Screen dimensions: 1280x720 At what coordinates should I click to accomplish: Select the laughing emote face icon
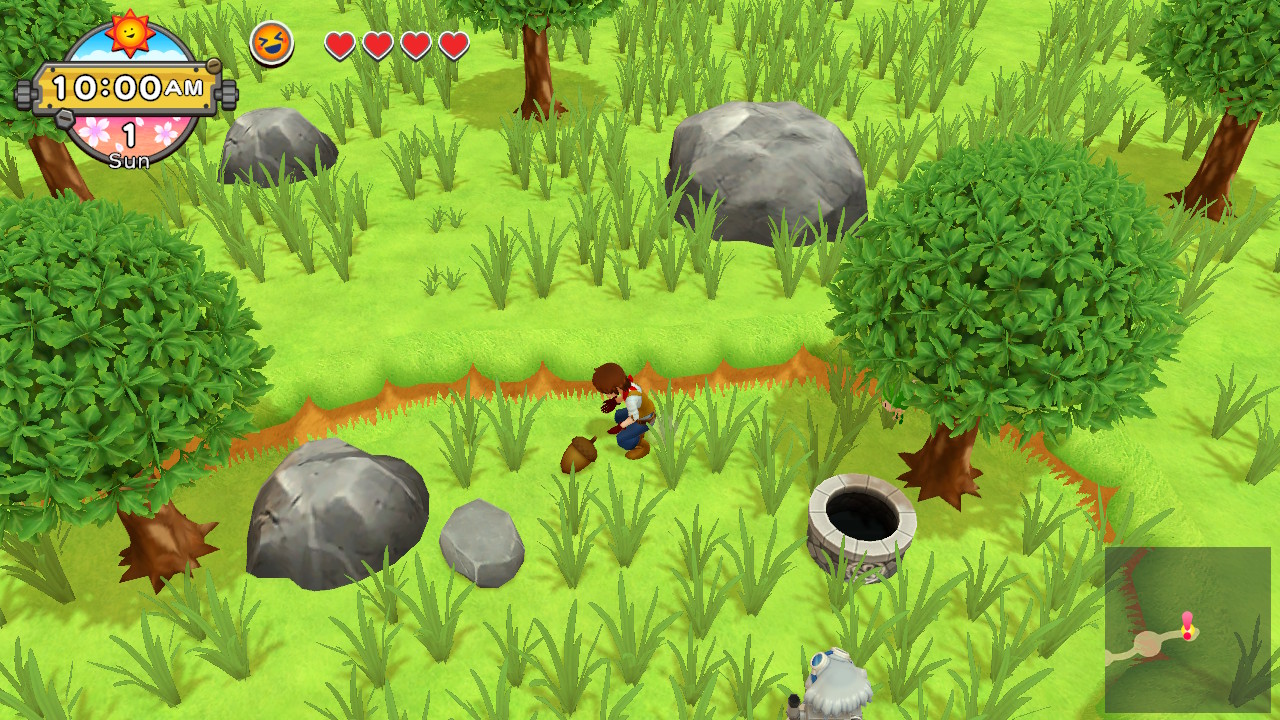coord(270,42)
